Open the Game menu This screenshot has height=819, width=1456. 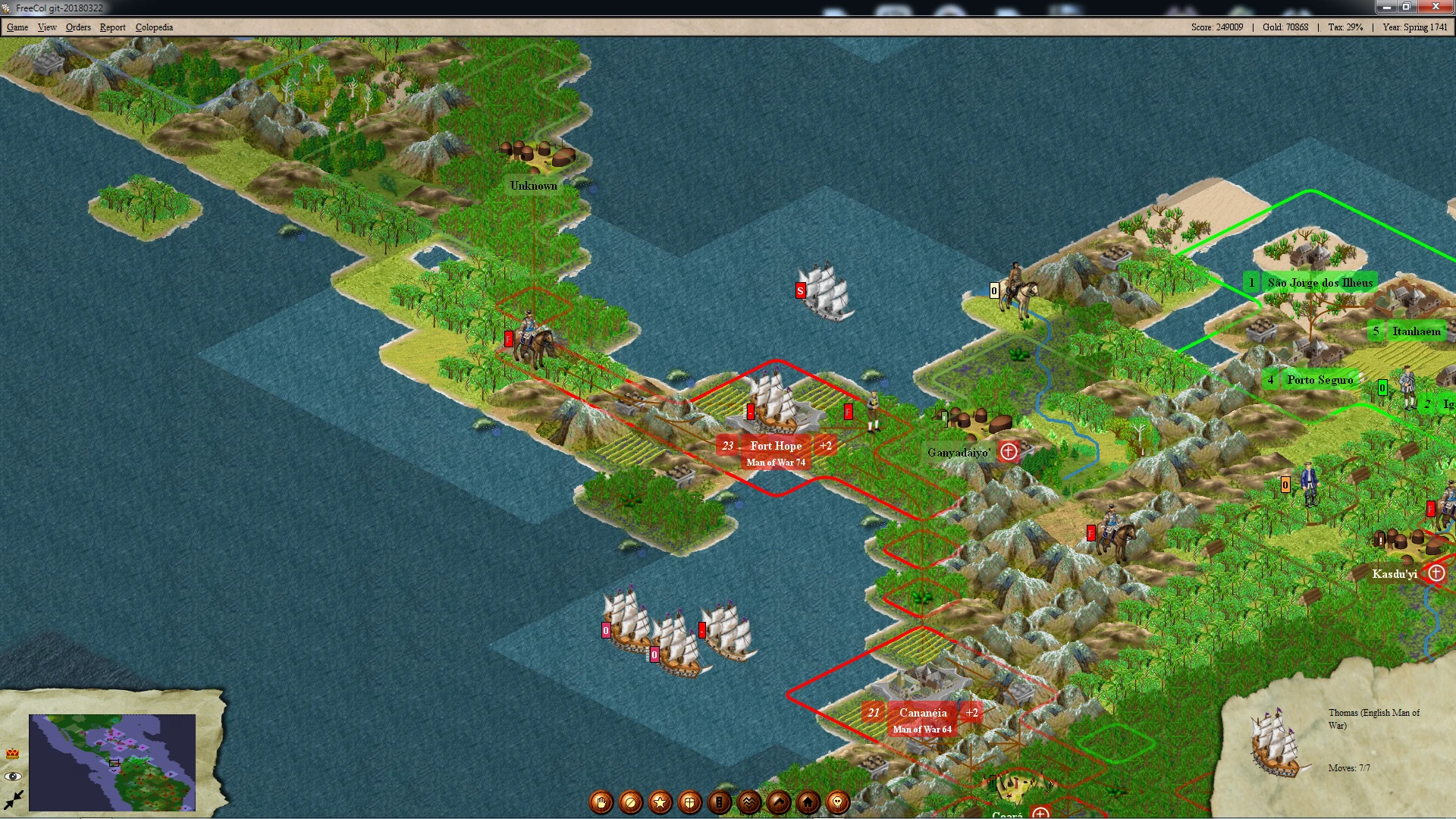pos(17,27)
